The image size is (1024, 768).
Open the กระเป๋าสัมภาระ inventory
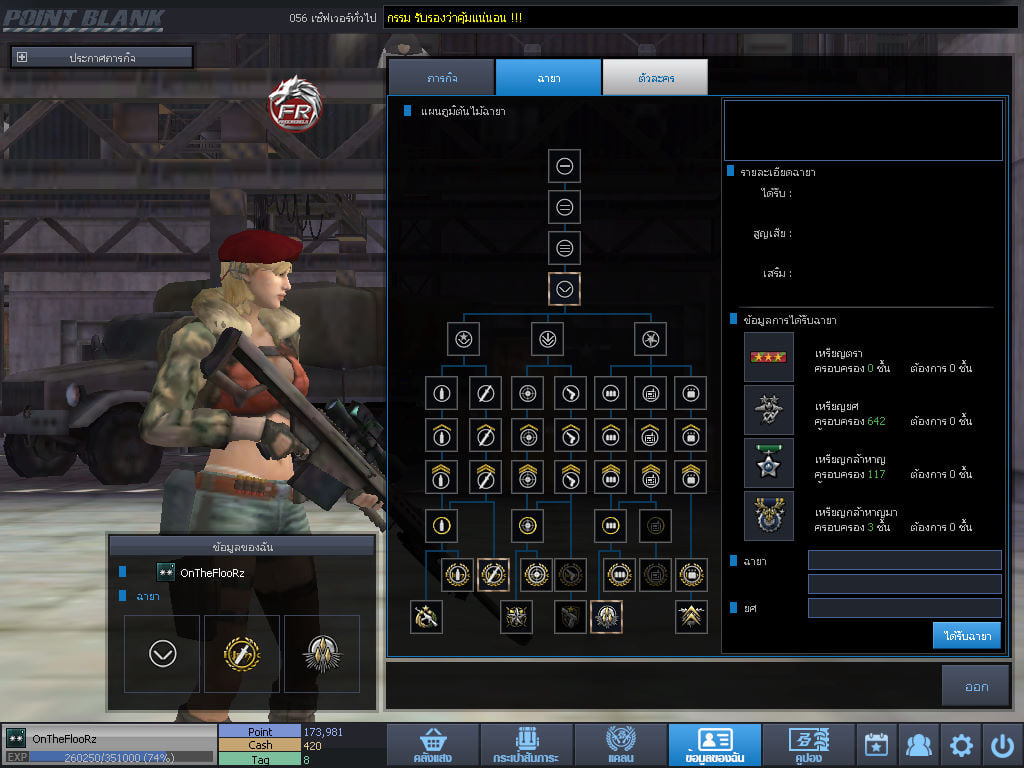point(524,746)
